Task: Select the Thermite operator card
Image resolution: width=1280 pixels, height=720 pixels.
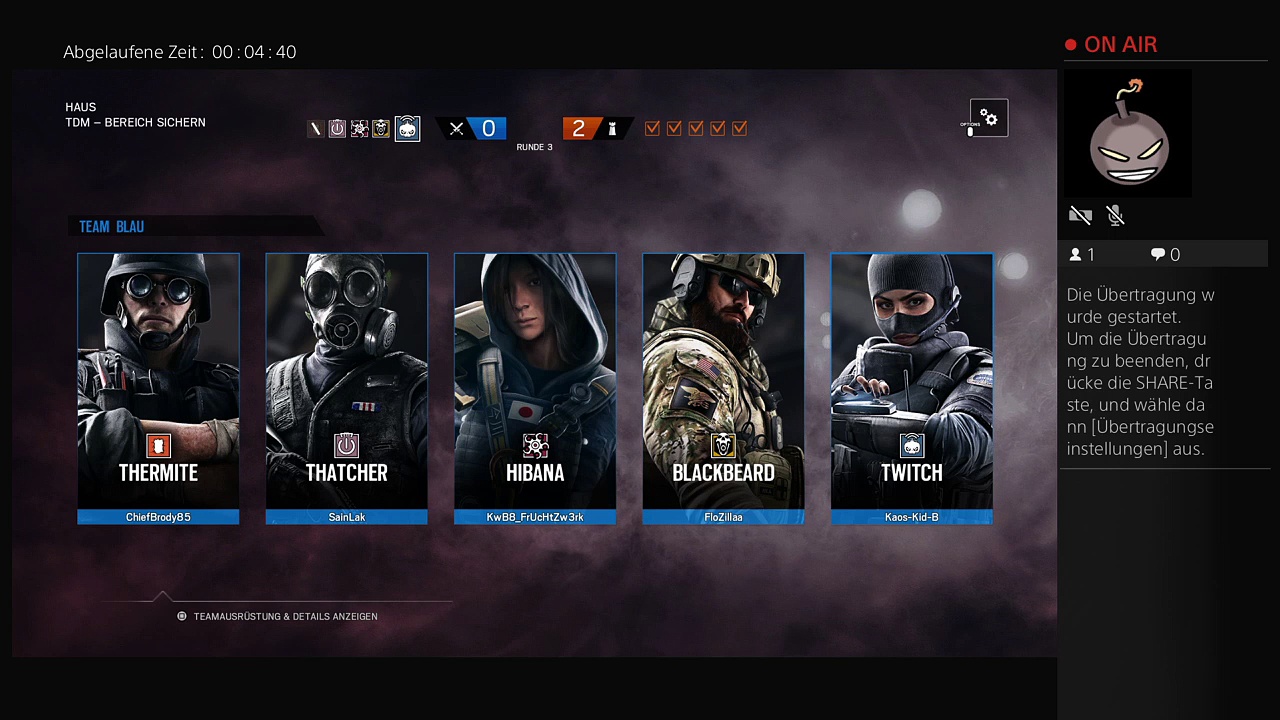Action: (x=158, y=388)
